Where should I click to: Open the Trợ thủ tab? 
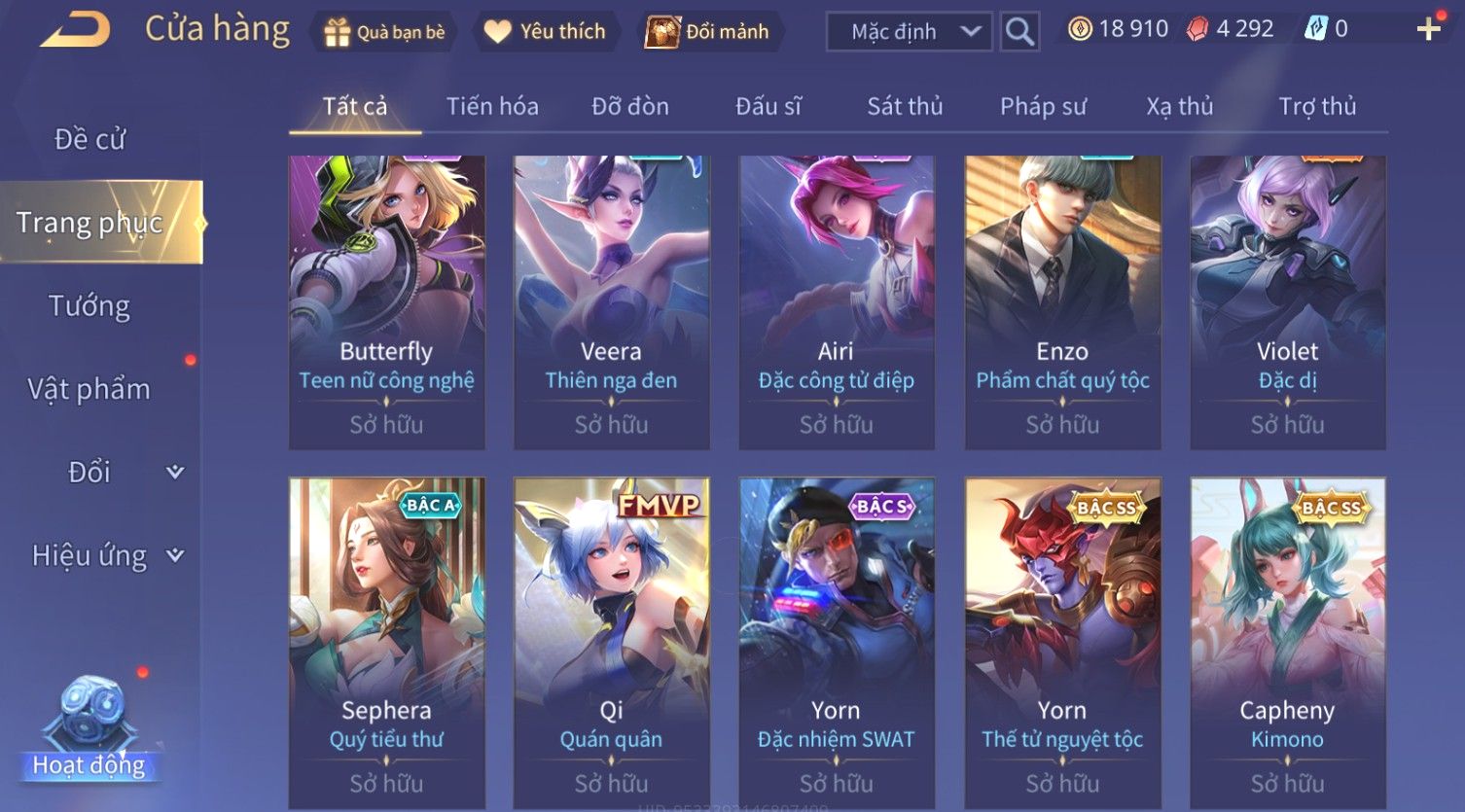pyautogui.click(x=1317, y=106)
